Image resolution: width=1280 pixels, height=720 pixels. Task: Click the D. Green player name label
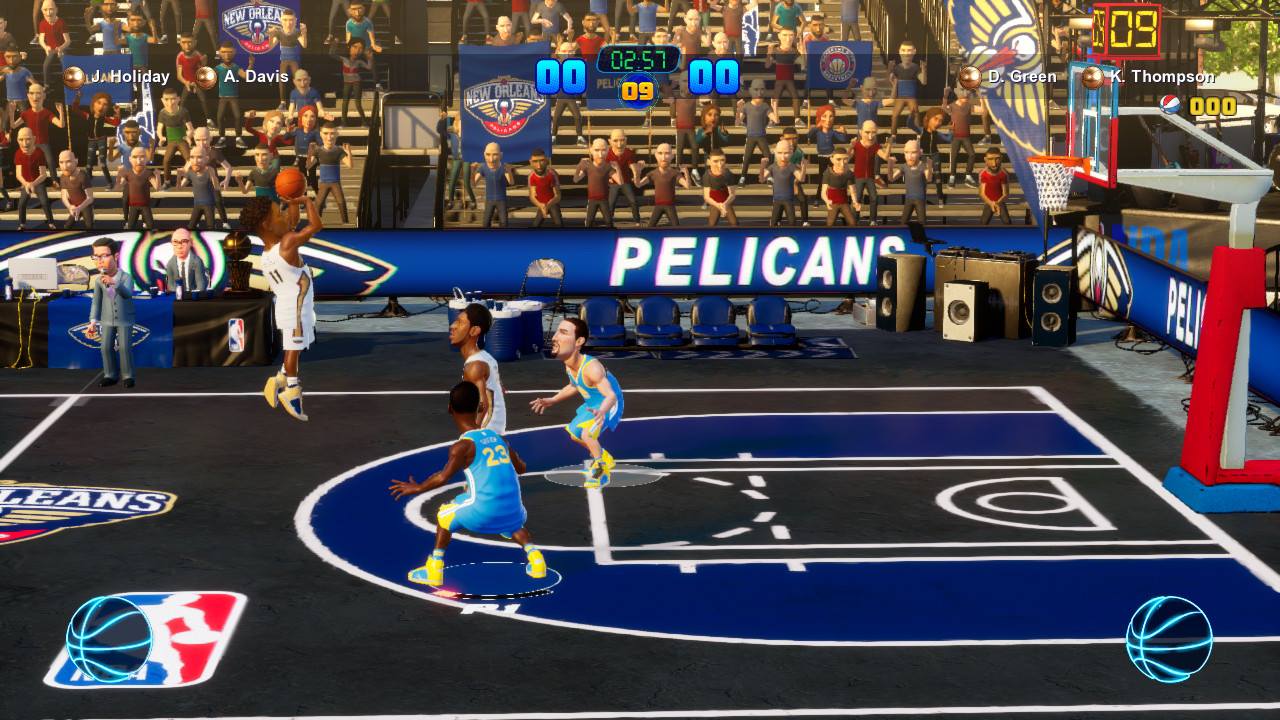click(x=1024, y=75)
